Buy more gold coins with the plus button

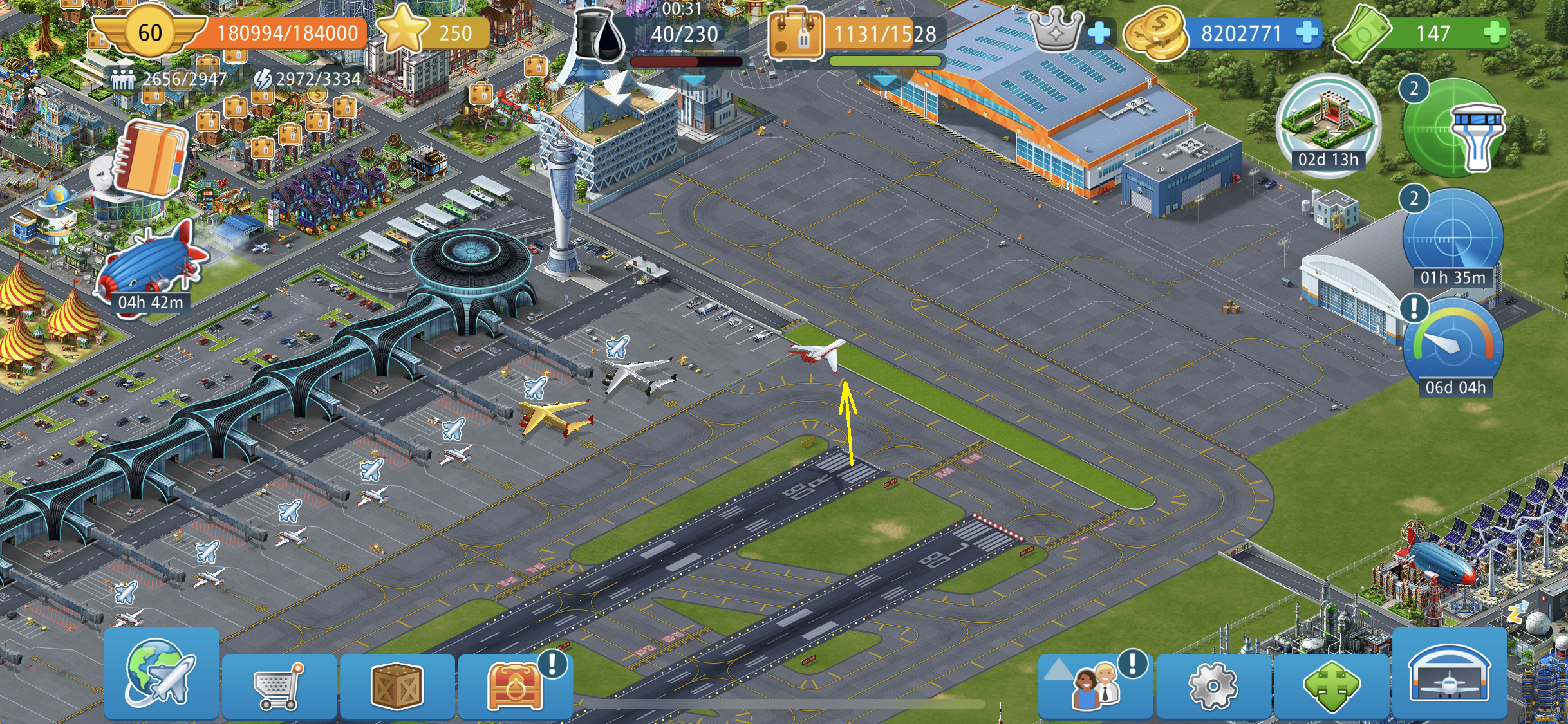point(1307,33)
